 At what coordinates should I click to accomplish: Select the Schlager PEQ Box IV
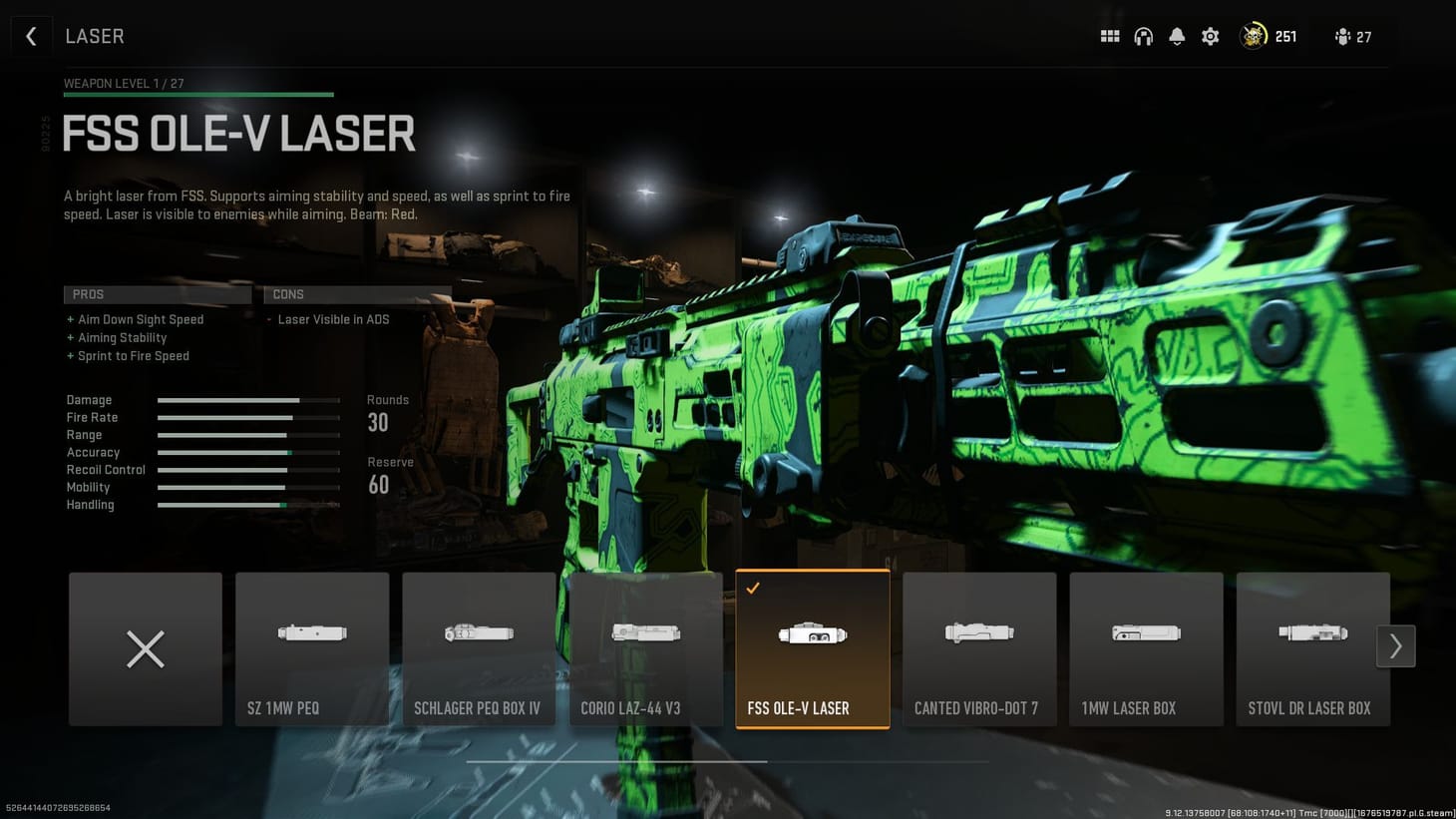pyautogui.click(x=479, y=648)
